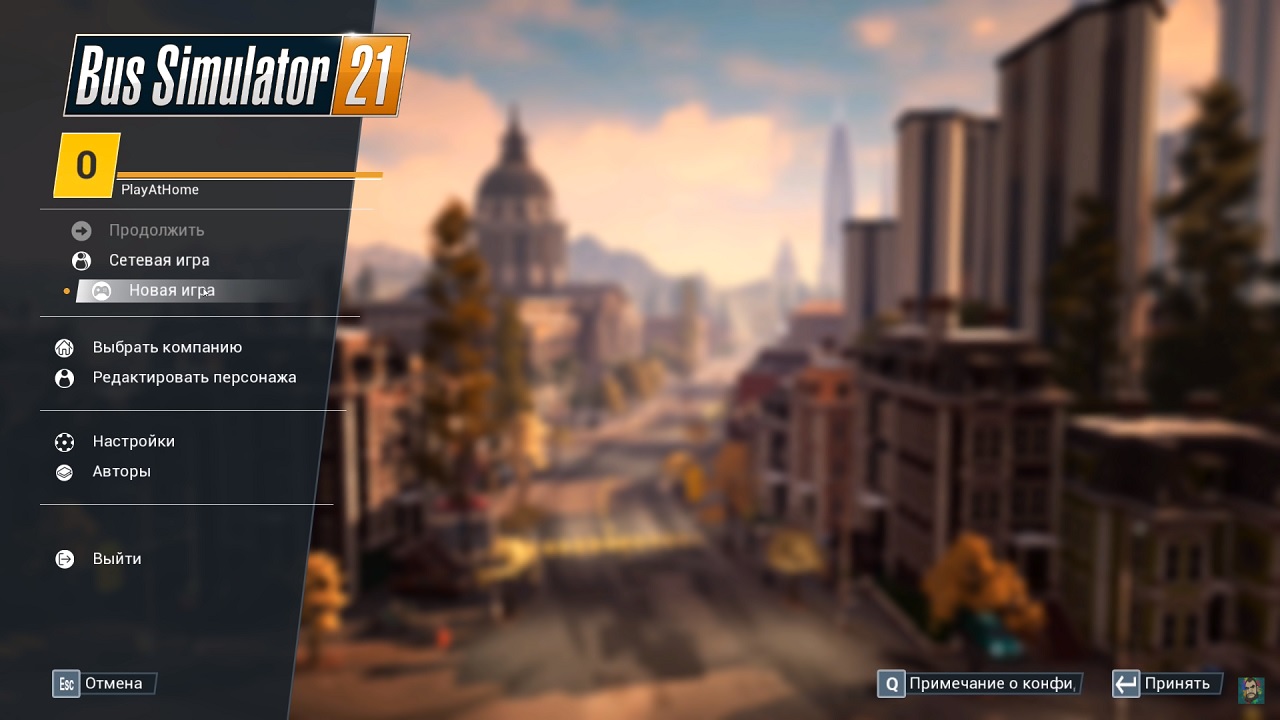
Task: Click the icon next to Авторы
Action: [x=64, y=471]
